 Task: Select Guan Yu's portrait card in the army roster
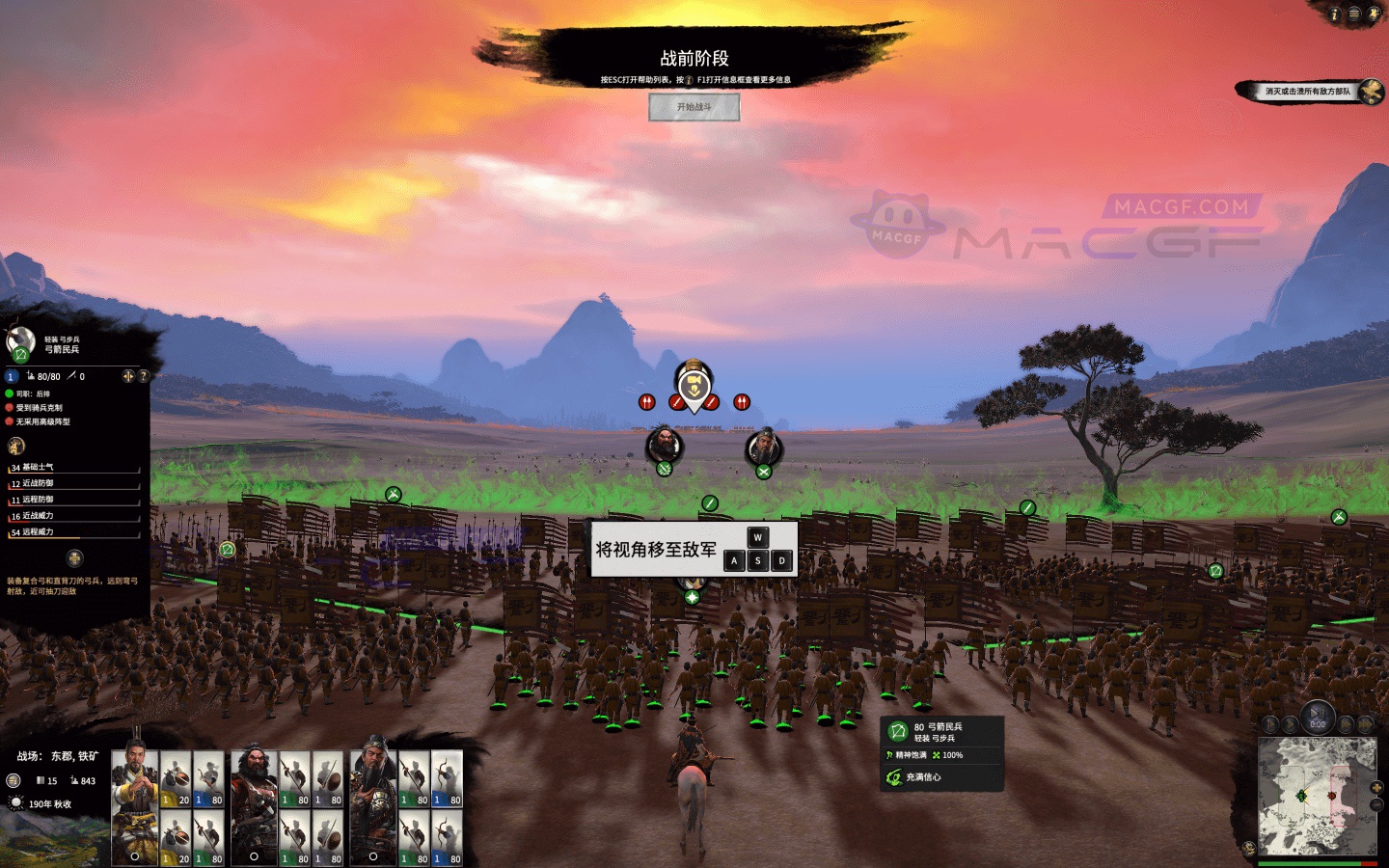(x=372, y=805)
